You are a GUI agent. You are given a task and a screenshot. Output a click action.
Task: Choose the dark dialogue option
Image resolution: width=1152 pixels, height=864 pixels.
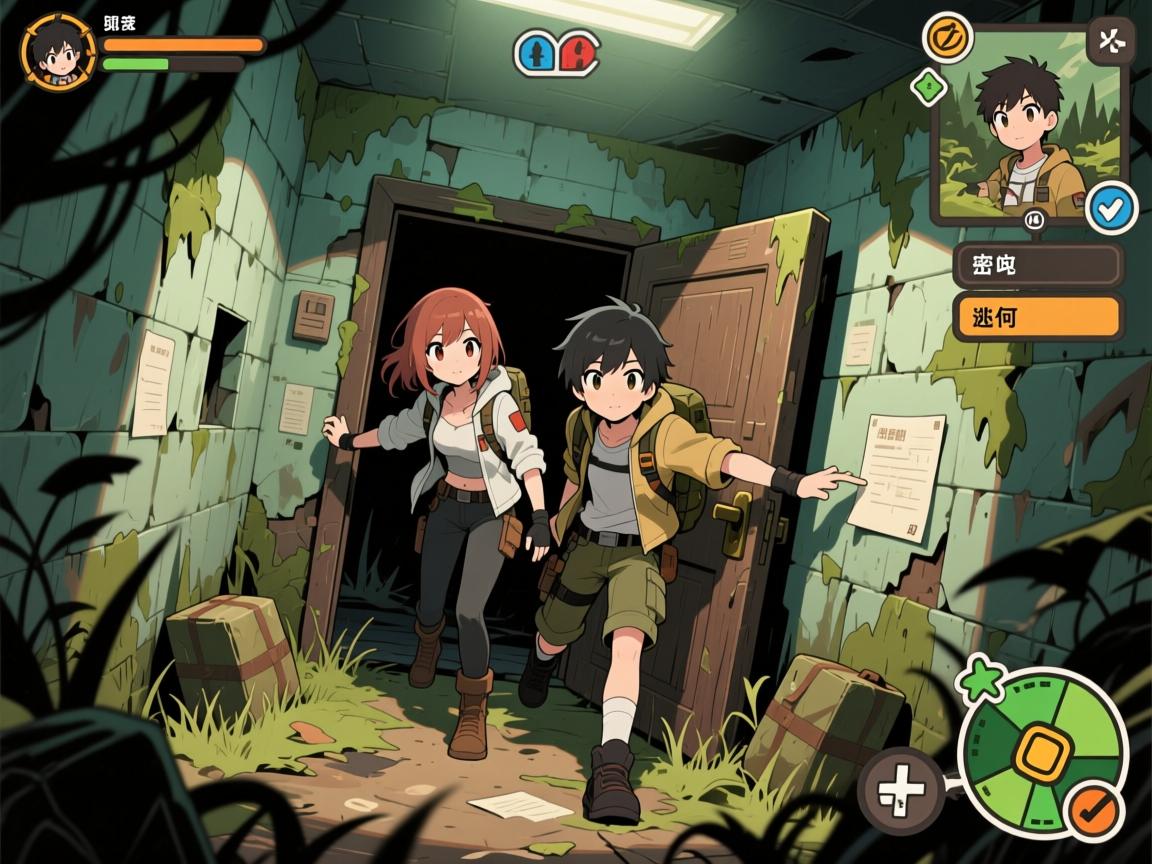1037,265
